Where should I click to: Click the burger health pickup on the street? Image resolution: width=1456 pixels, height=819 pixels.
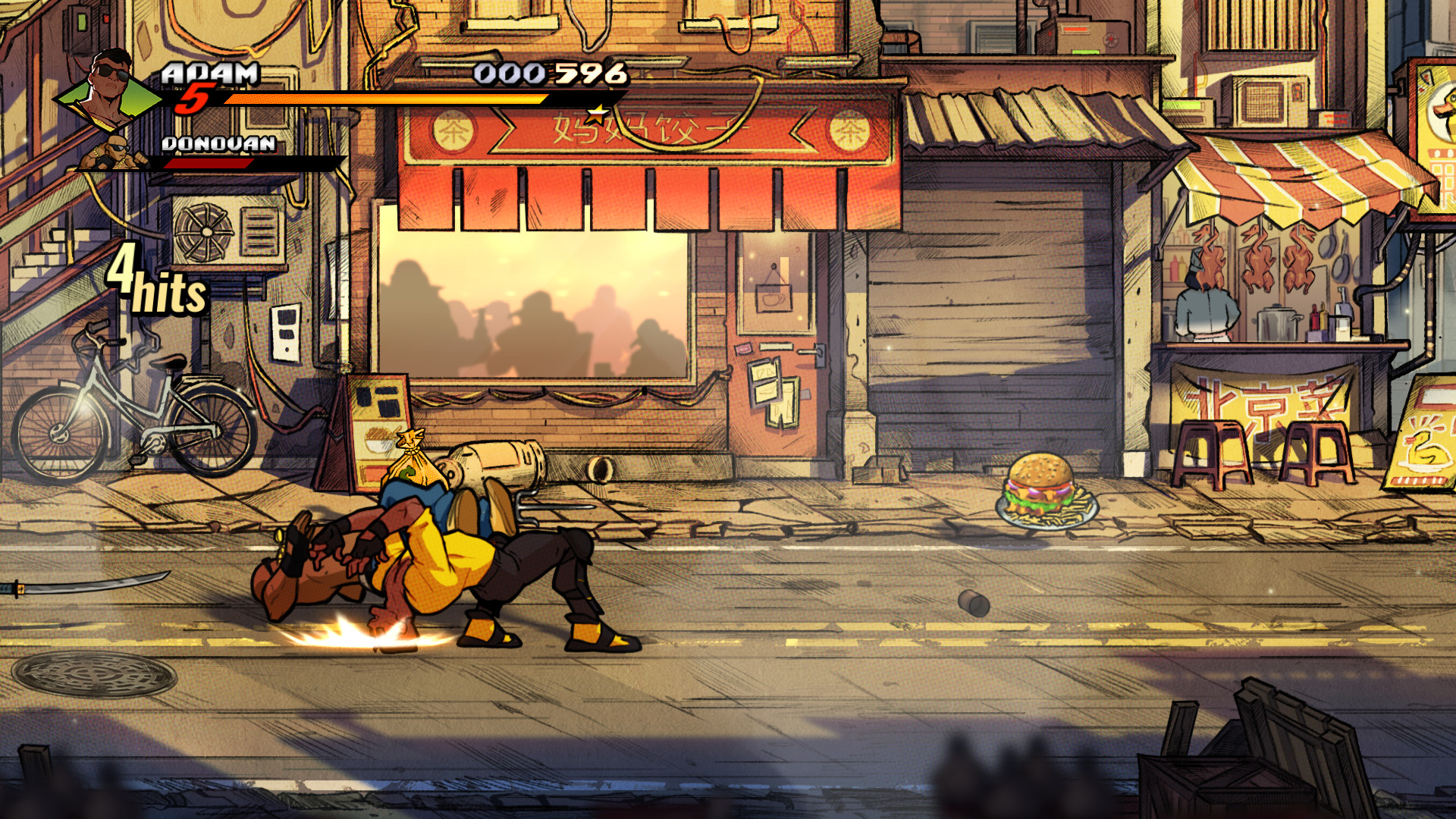pos(1040,485)
